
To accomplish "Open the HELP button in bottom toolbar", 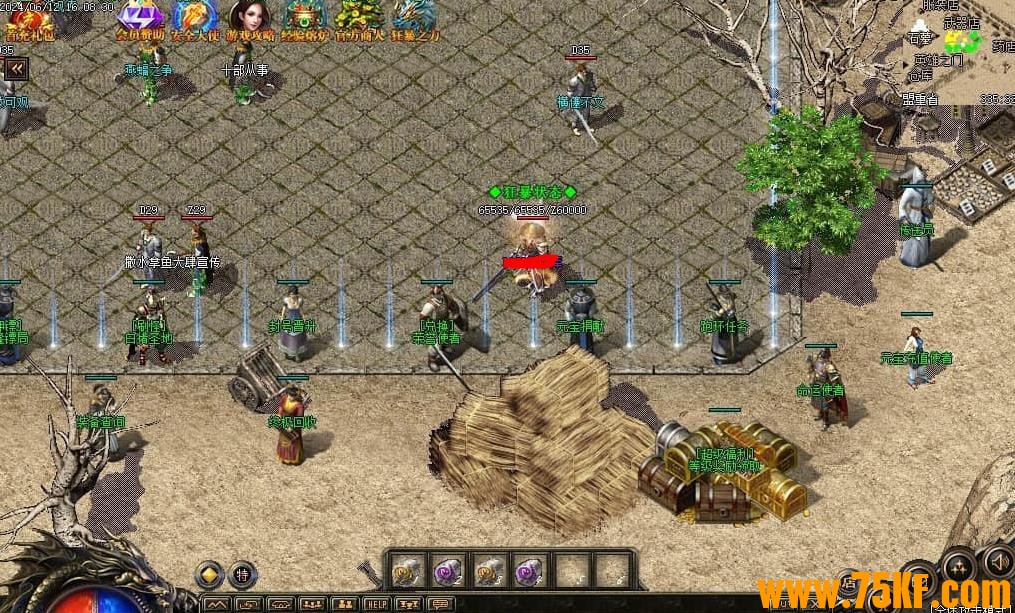I will pyautogui.click(x=376, y=604).
